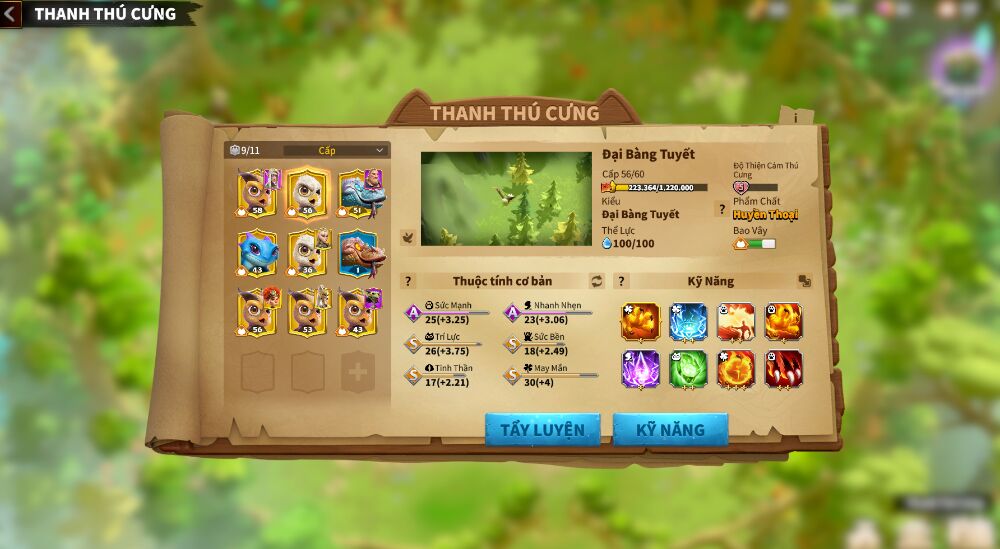1000x549 pixels.
Task: Select the level 1 brown serpent pet
Action: [x=361, y=254]
